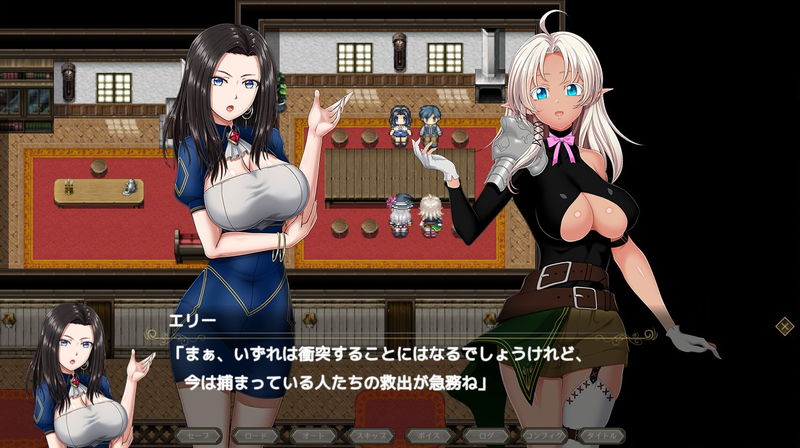Open the ログ (Log) backlog

click(488, 436)
